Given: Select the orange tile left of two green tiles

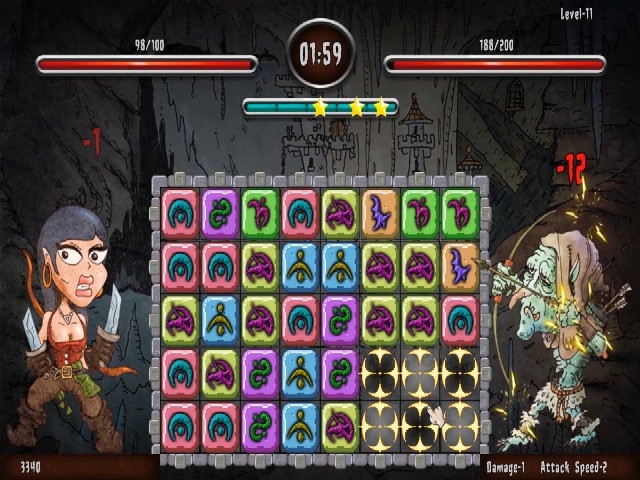Looking at the screenshot, I should click(380, 214).
